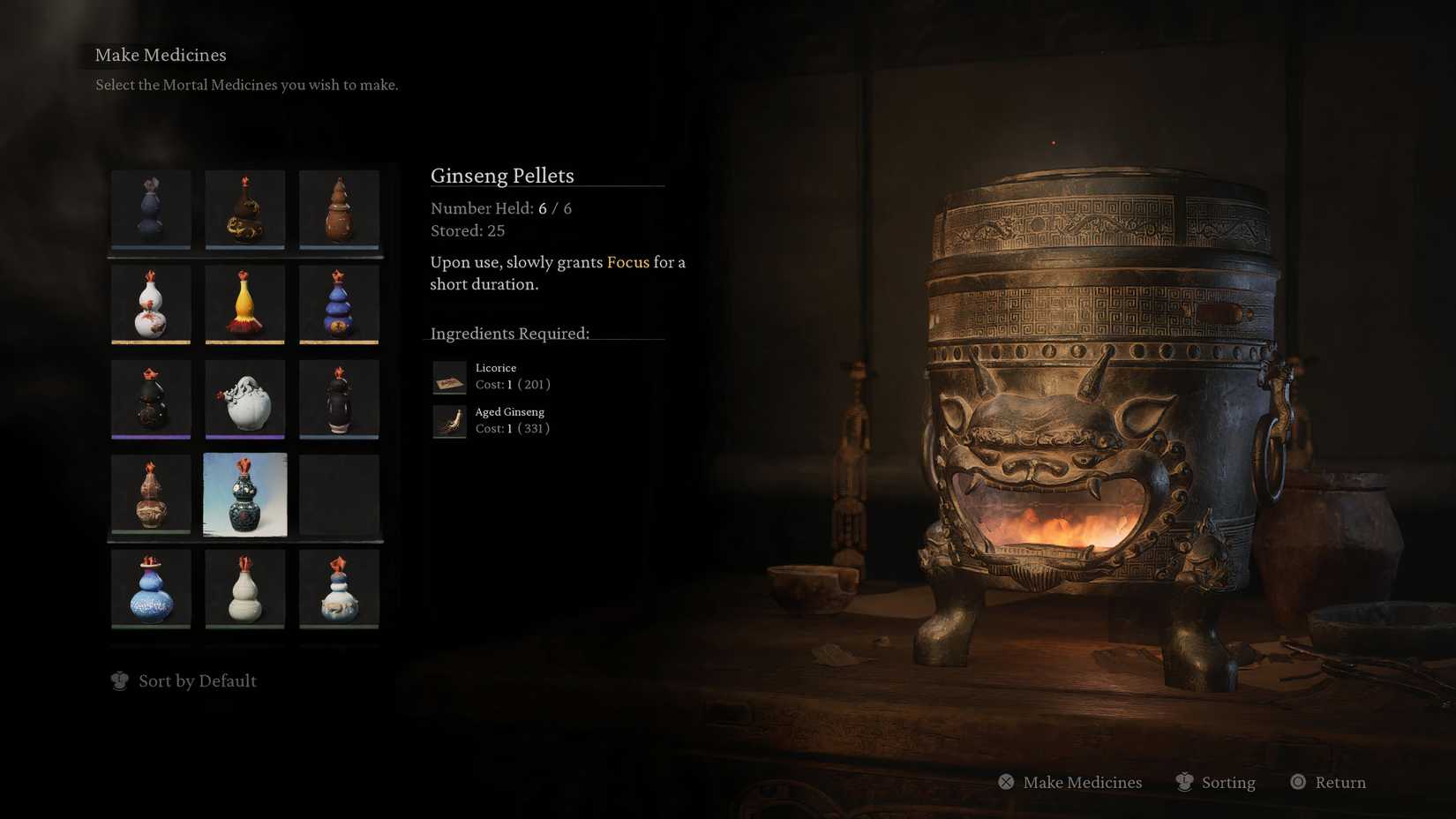Select the plain brown gourd in the top row

pos(339,211)
